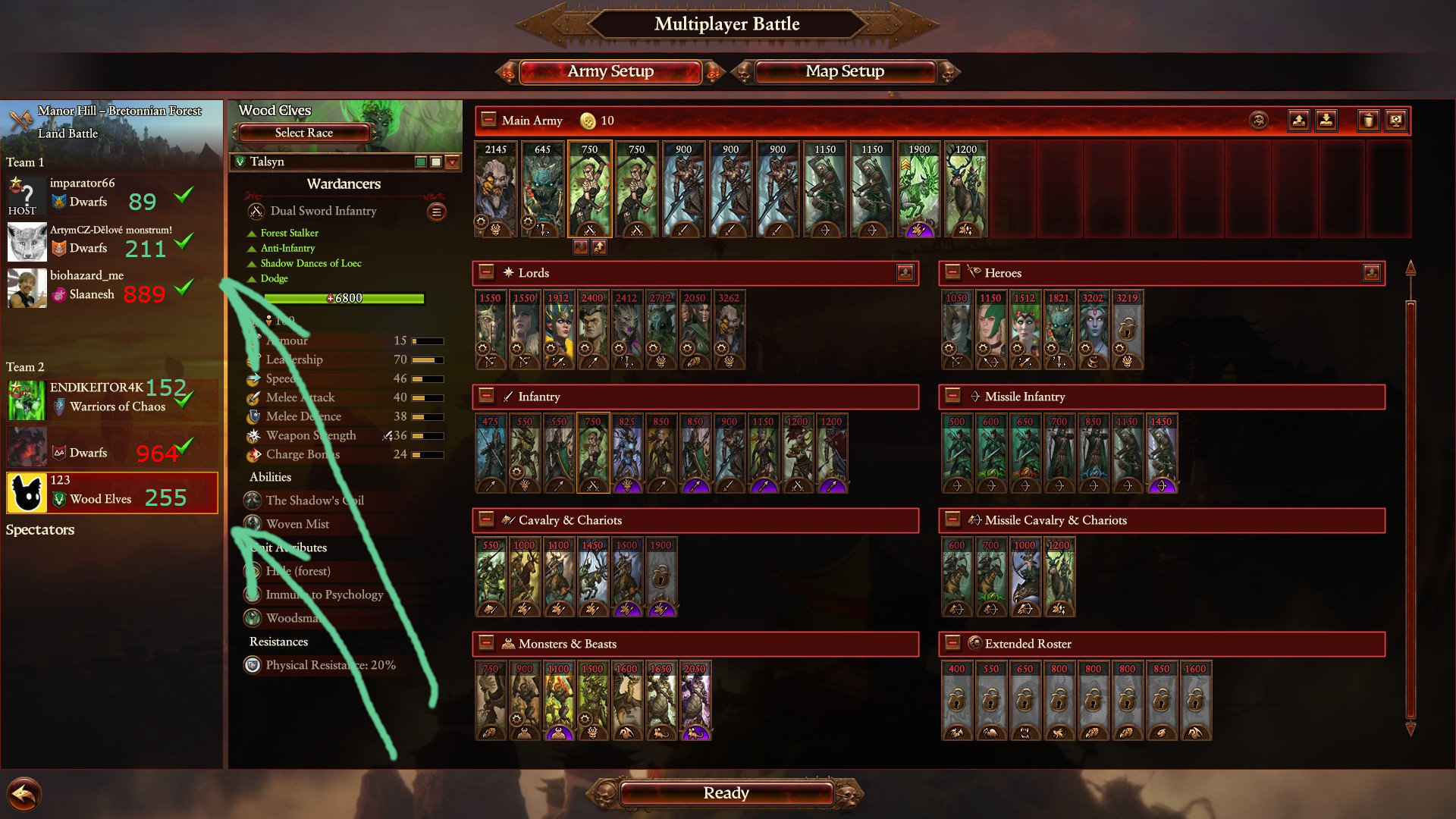Screen dimensions: 1456x819
Task: Click the Ready button
Action: click(726, 793)
